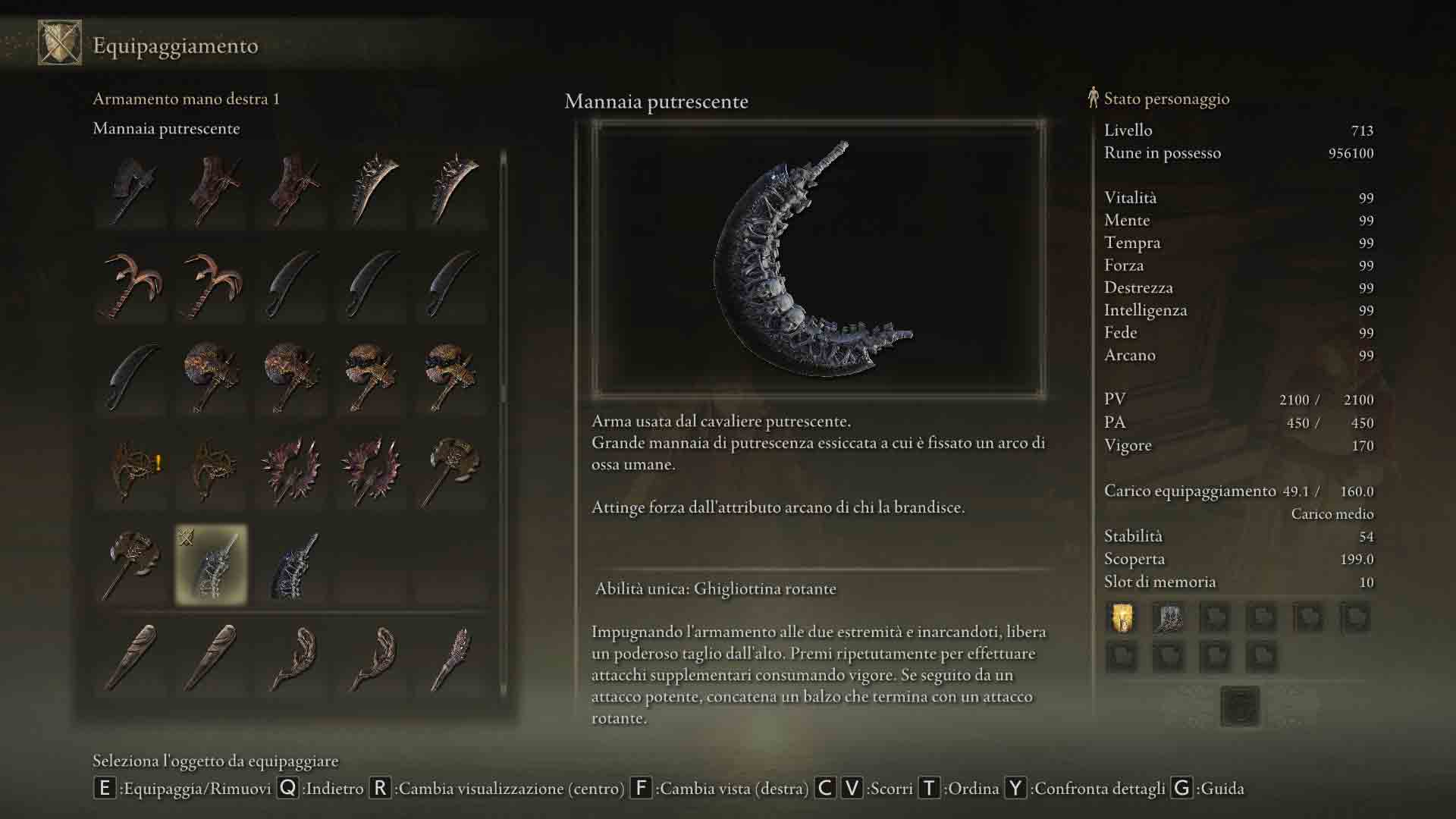Select the highlighted Mannaia putrescente slot
The image size is (1456, 819).
tap(211, 565)
